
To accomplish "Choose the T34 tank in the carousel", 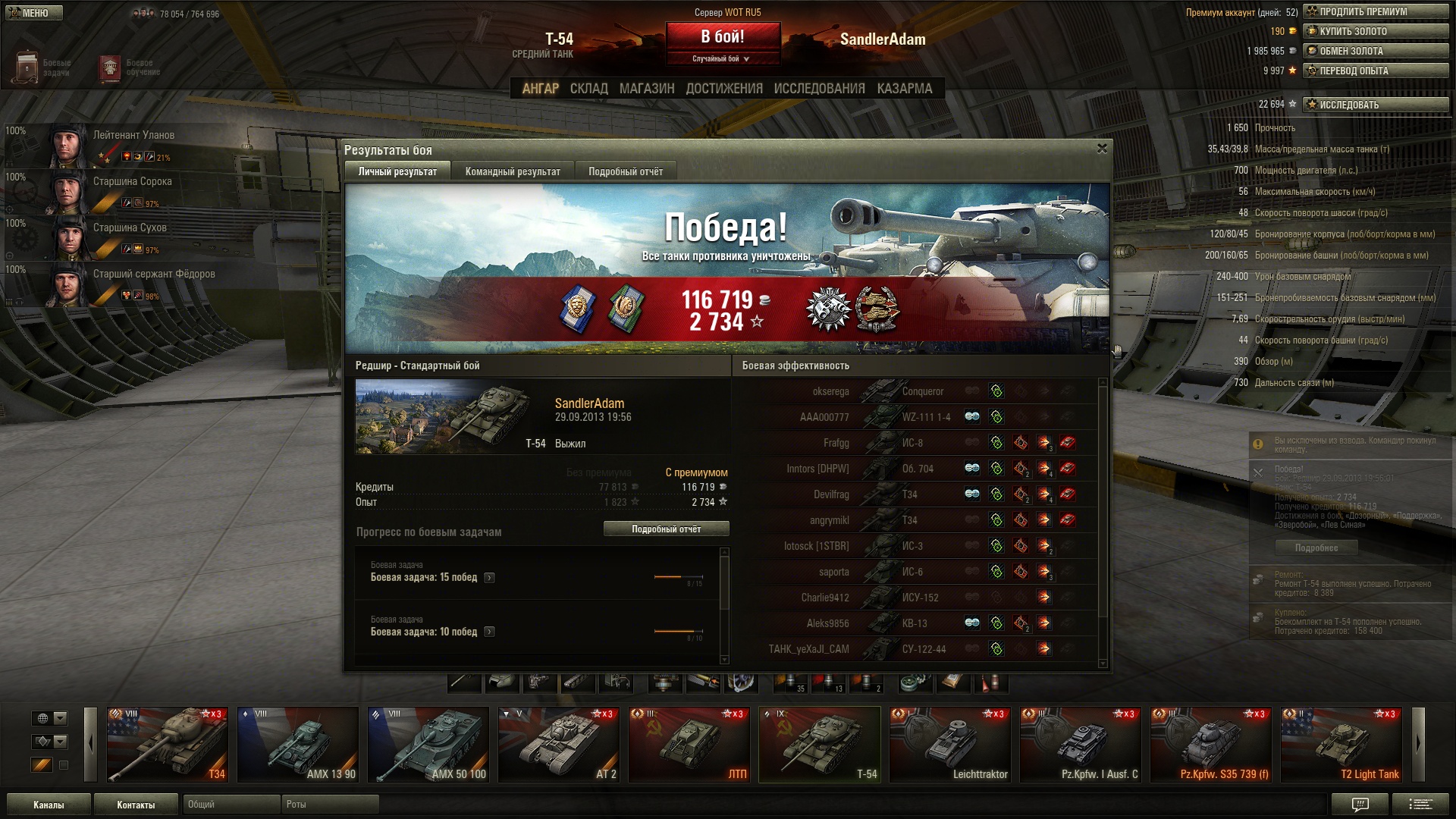I will (x=168, y=745).
